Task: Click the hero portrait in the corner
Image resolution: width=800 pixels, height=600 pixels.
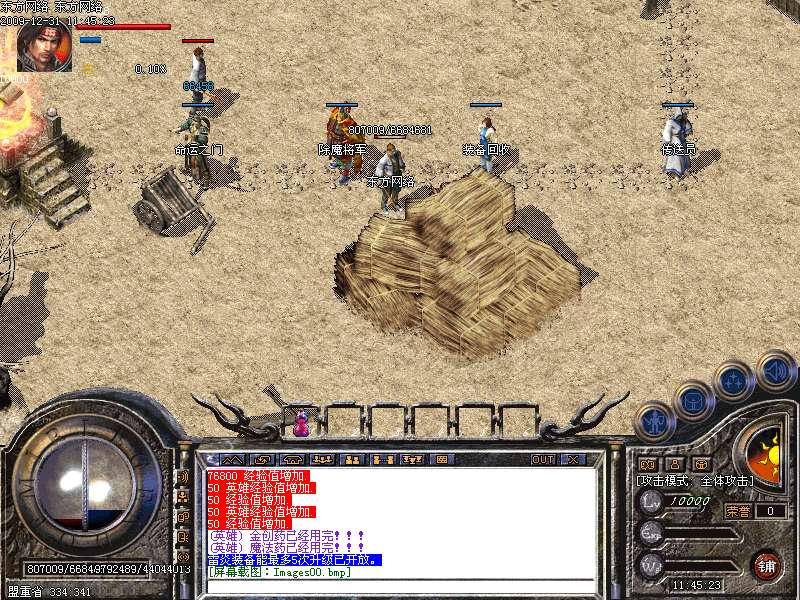Action: coord(44,47)
